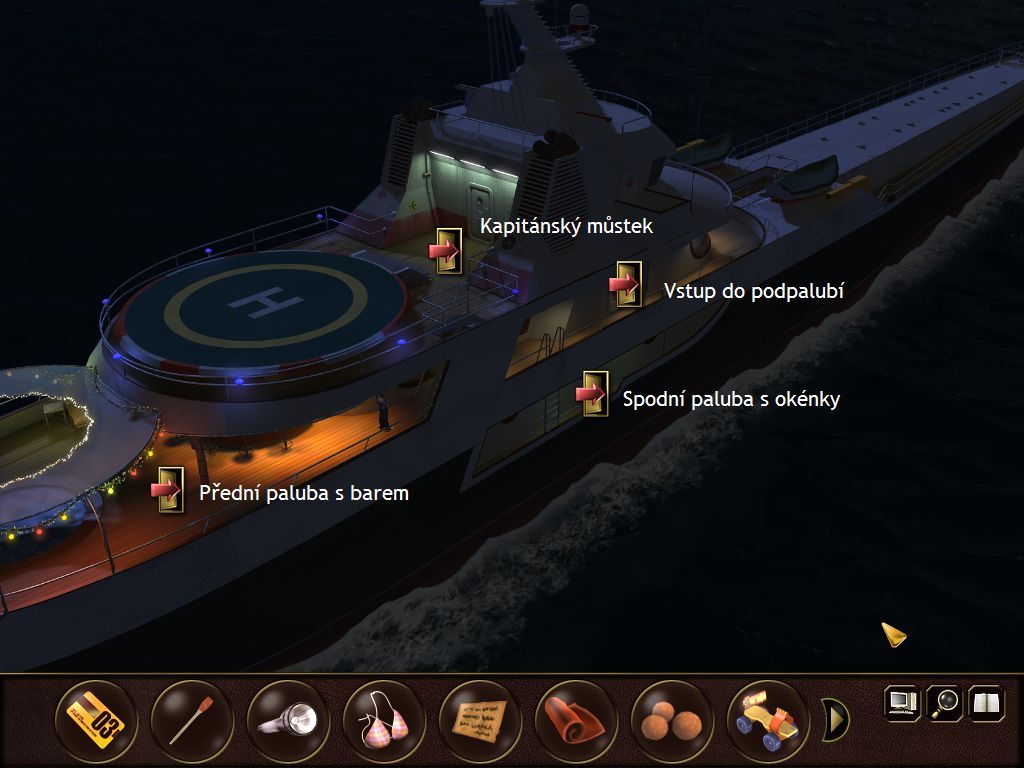The width and height of the screenshot is (1024, 768).
Task: Open the journal book icon
Action: pos(986,702)
